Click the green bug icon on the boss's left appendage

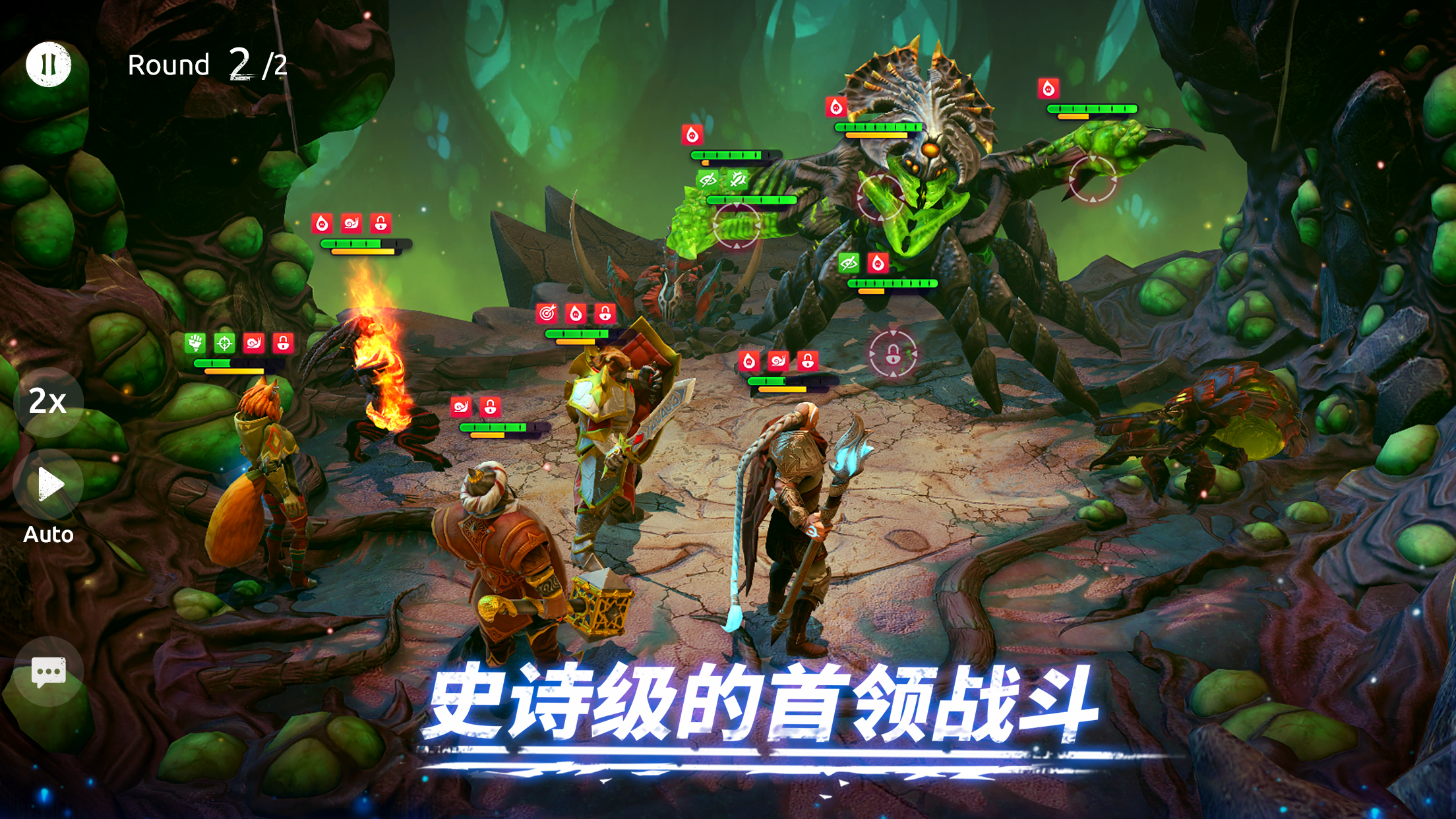pos(737,179)
